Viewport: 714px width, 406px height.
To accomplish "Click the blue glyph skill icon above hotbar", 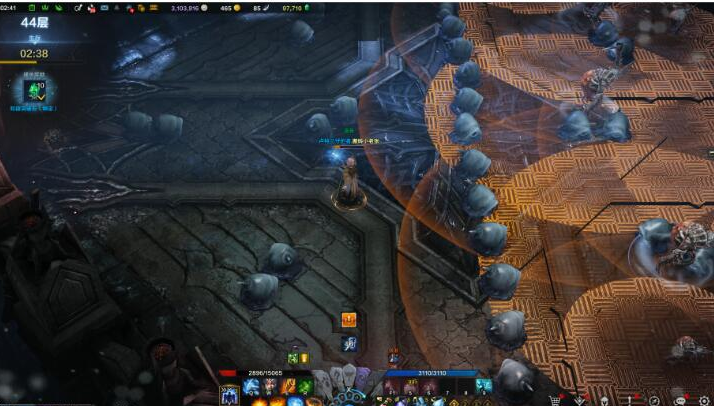I will tap(349, 344).
